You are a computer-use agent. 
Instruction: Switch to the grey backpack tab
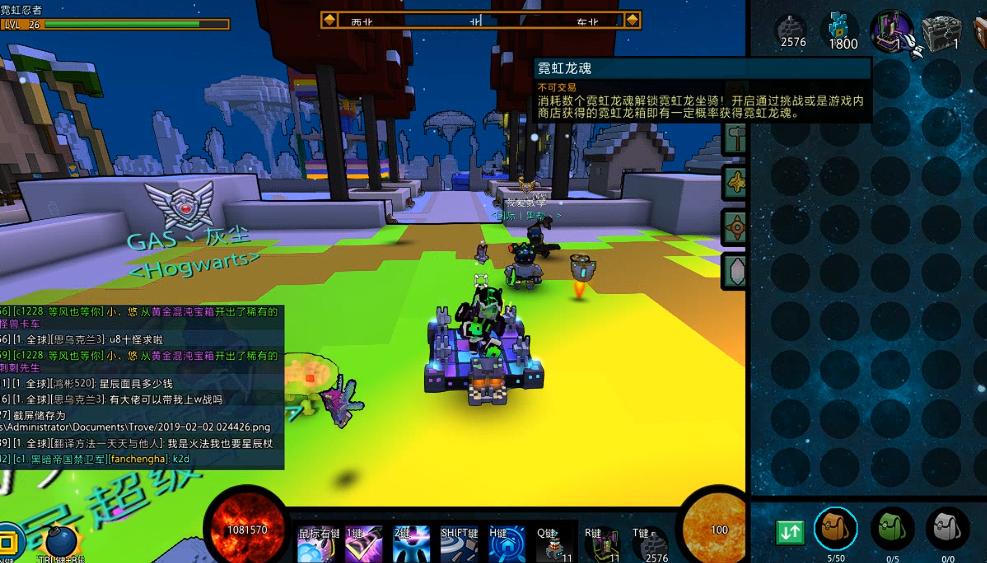click(x=946, y=528)
